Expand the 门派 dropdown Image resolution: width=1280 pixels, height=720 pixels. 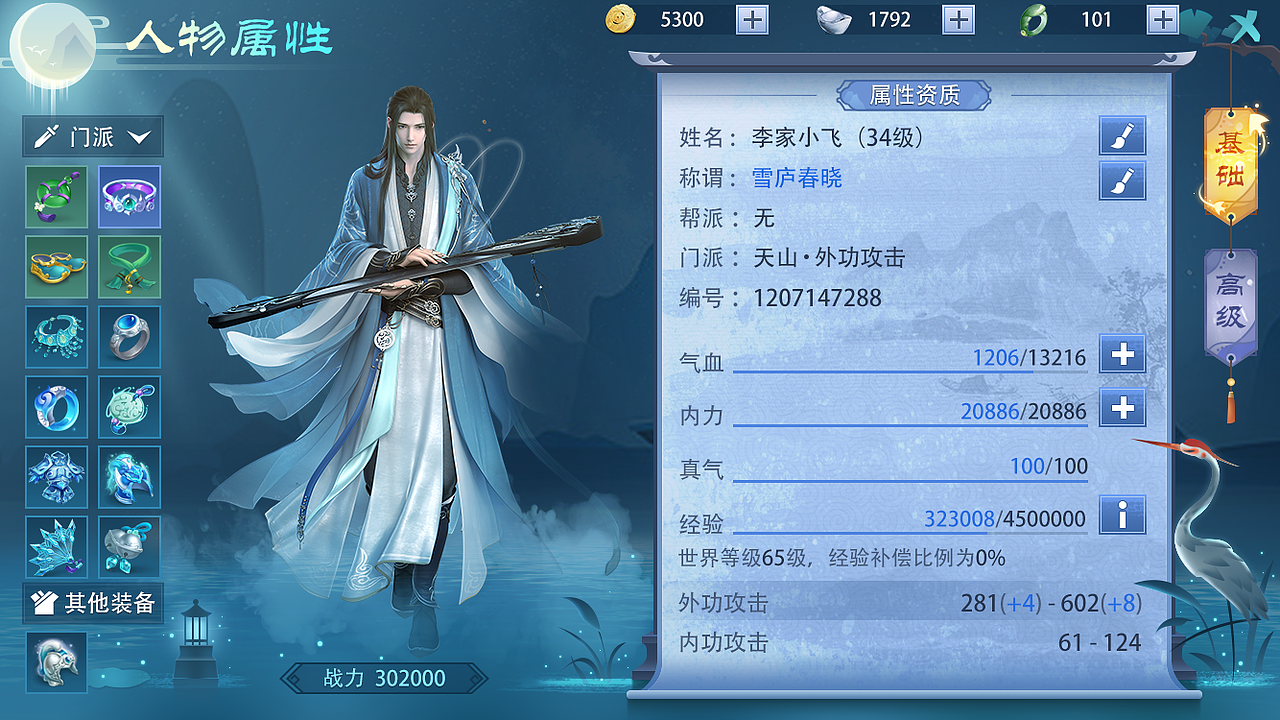[92, 137]
